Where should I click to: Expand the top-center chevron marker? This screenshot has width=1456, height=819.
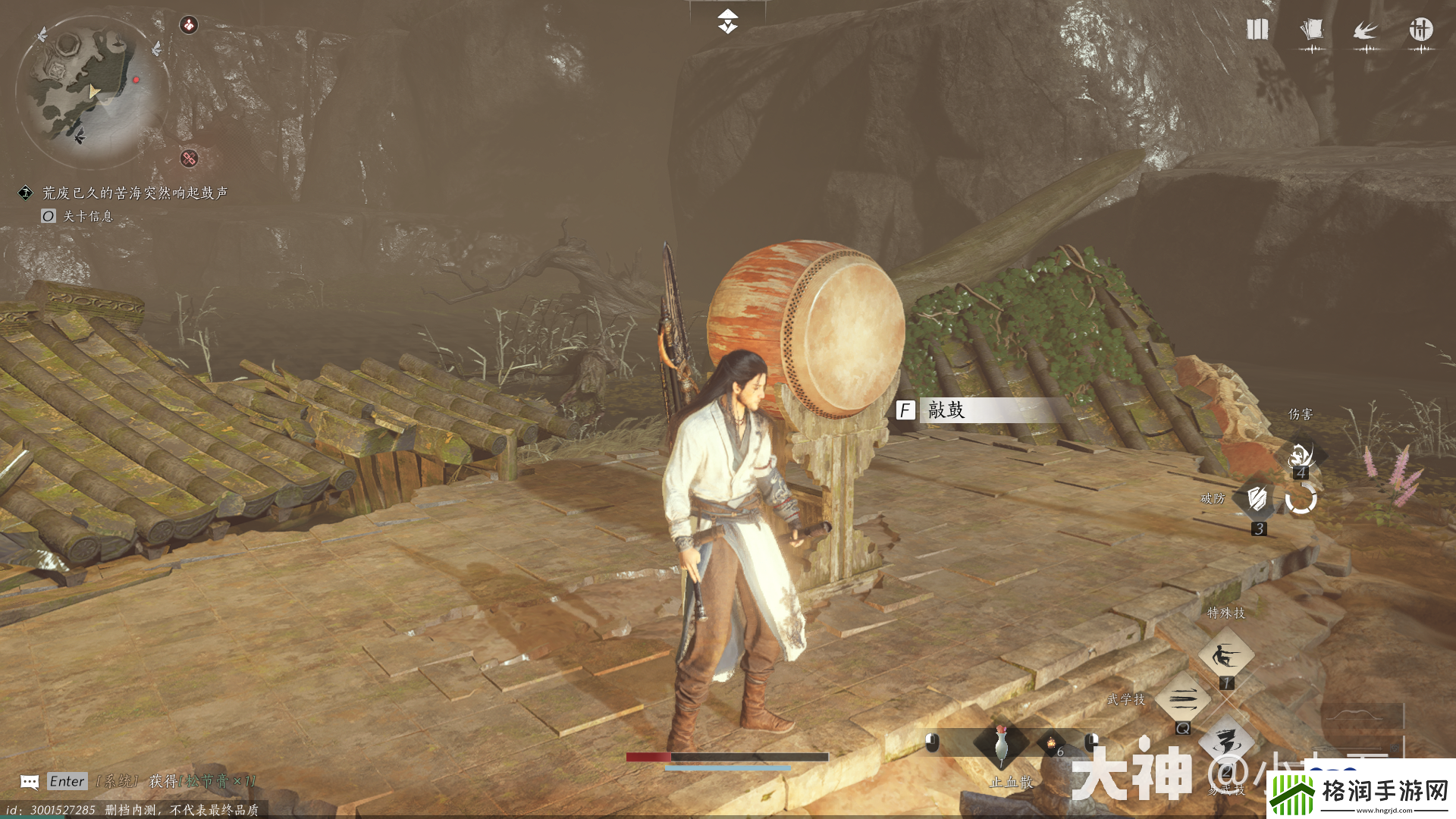(x=727, y=21)
